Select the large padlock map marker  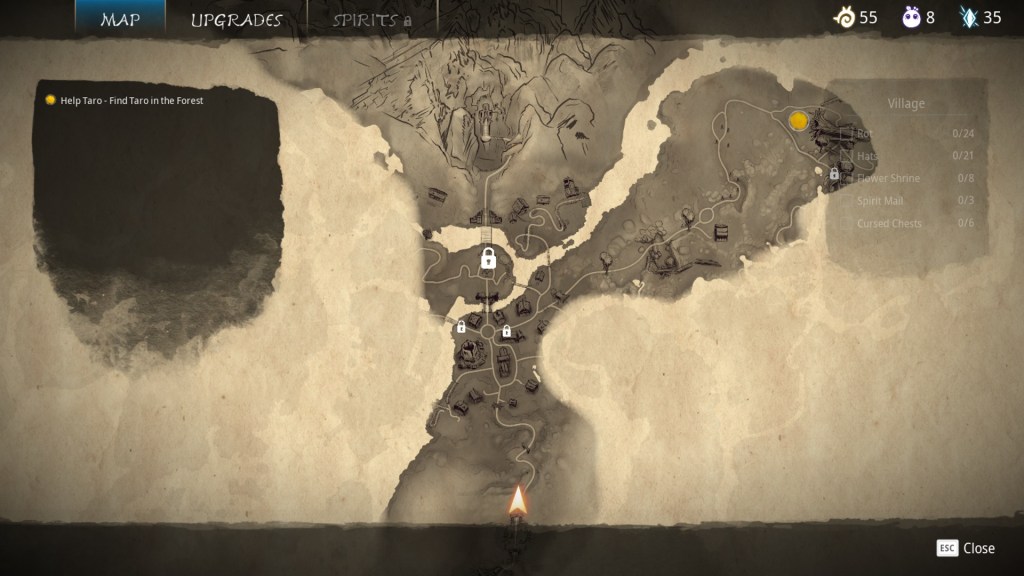[488, 259]
